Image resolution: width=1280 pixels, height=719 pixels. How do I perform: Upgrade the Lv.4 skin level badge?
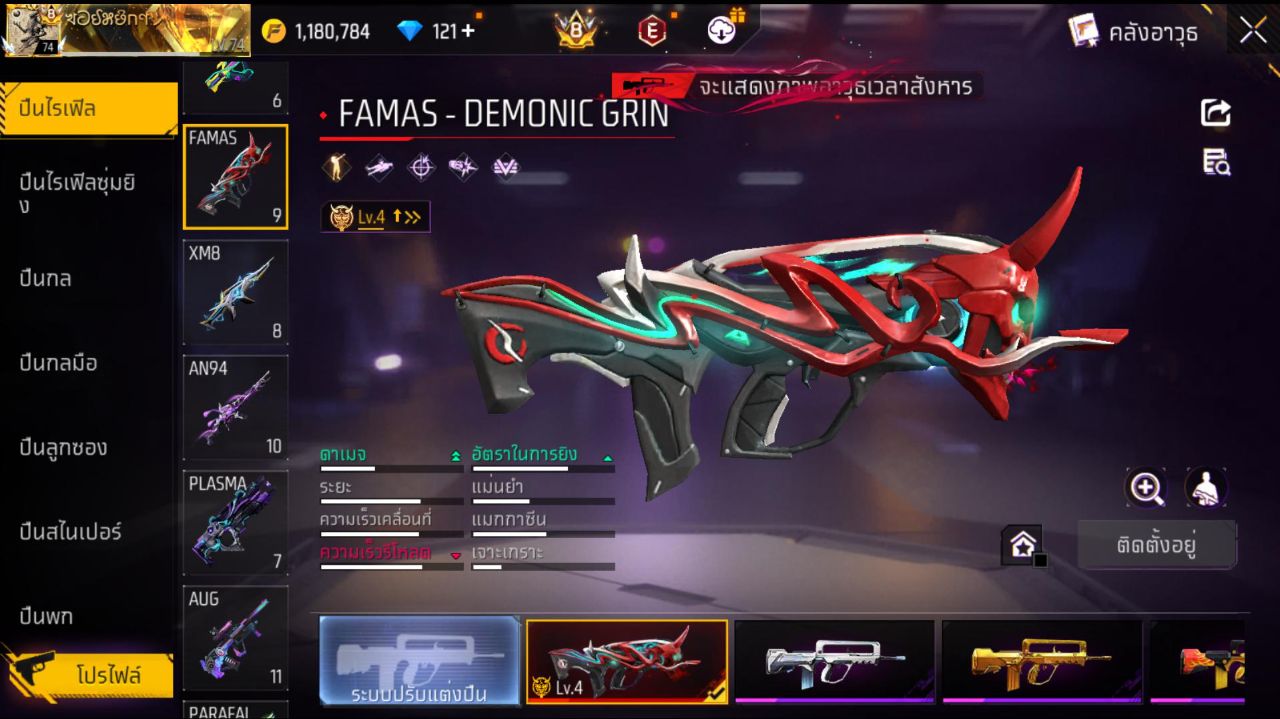pos(376,216)
